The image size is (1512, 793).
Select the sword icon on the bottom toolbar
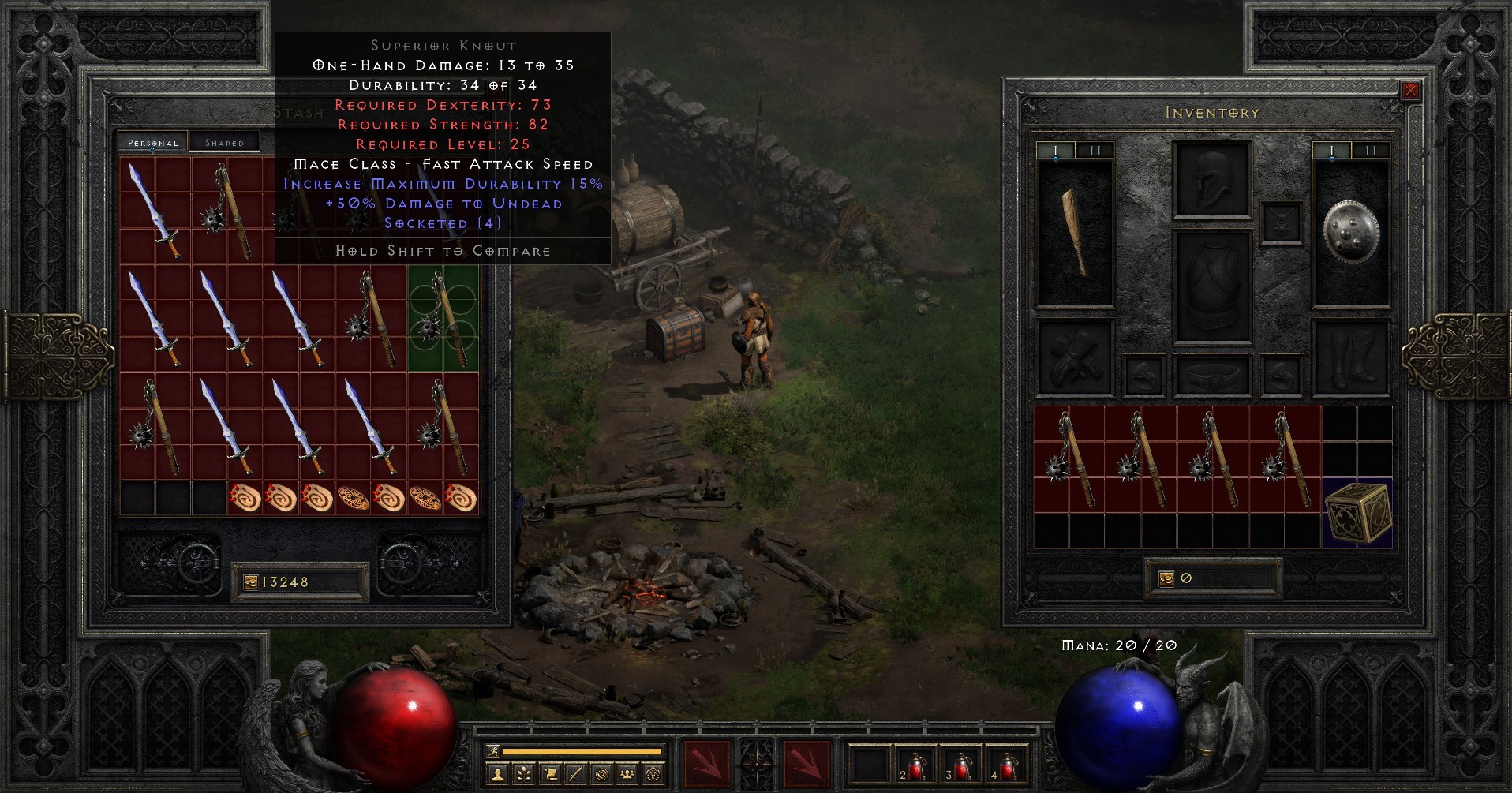(x=575, y=774)
